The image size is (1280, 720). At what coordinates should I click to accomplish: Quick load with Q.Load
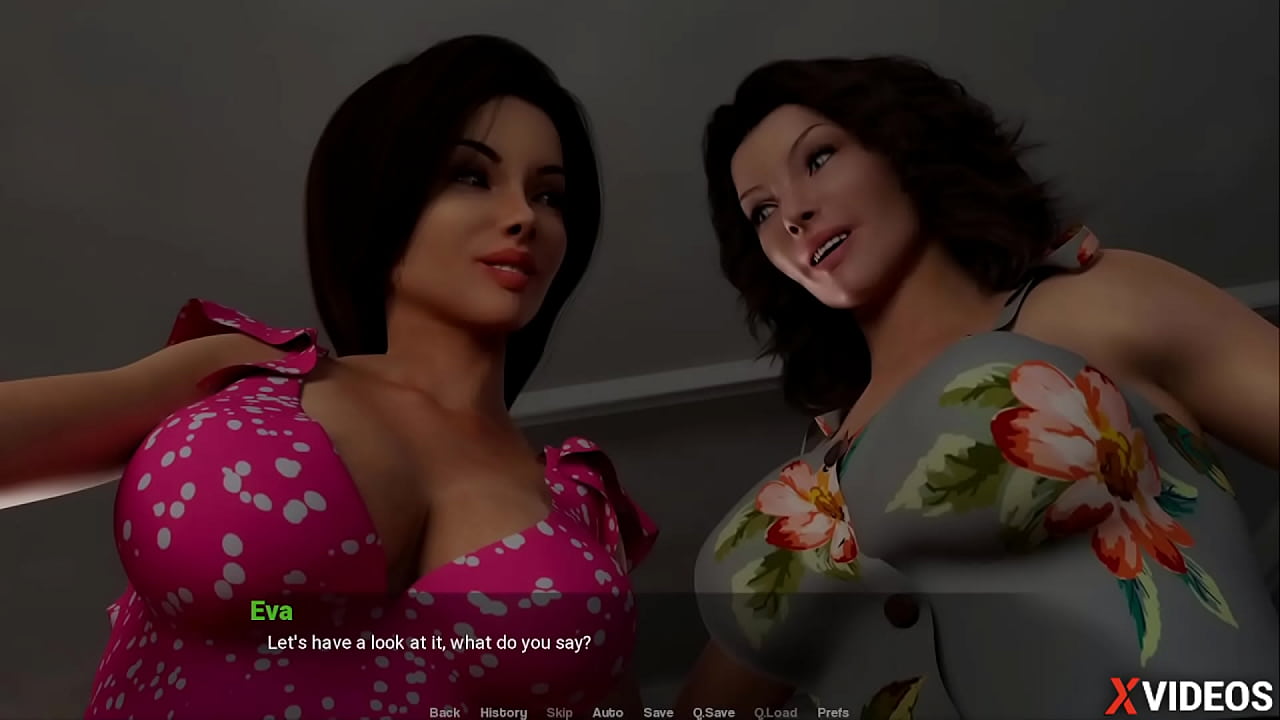click(x=775, y=712)
